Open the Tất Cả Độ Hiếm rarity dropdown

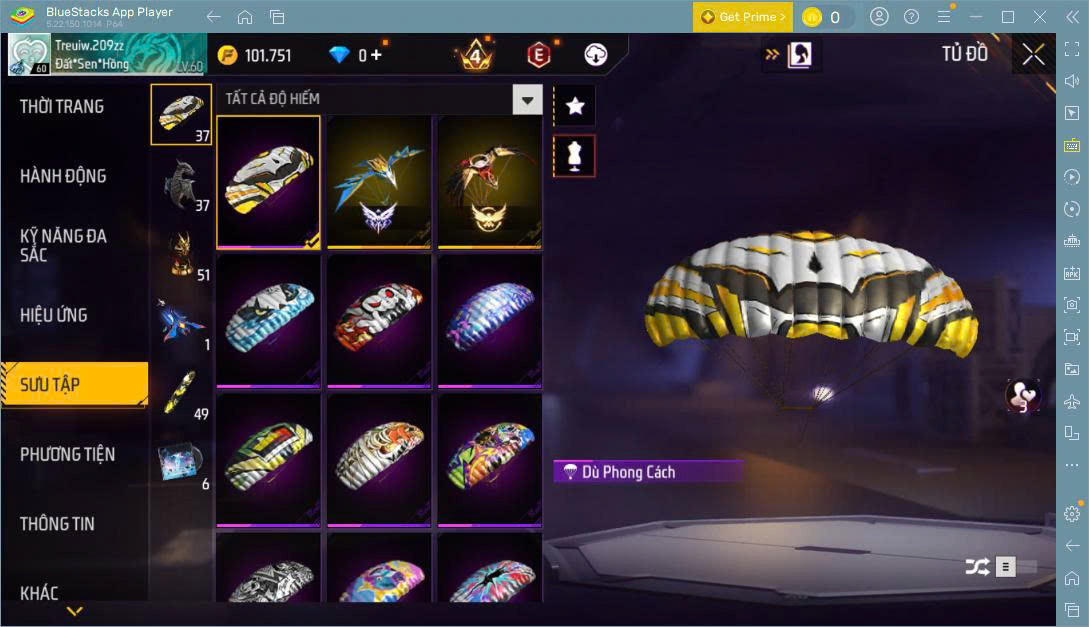click(527, 99)
